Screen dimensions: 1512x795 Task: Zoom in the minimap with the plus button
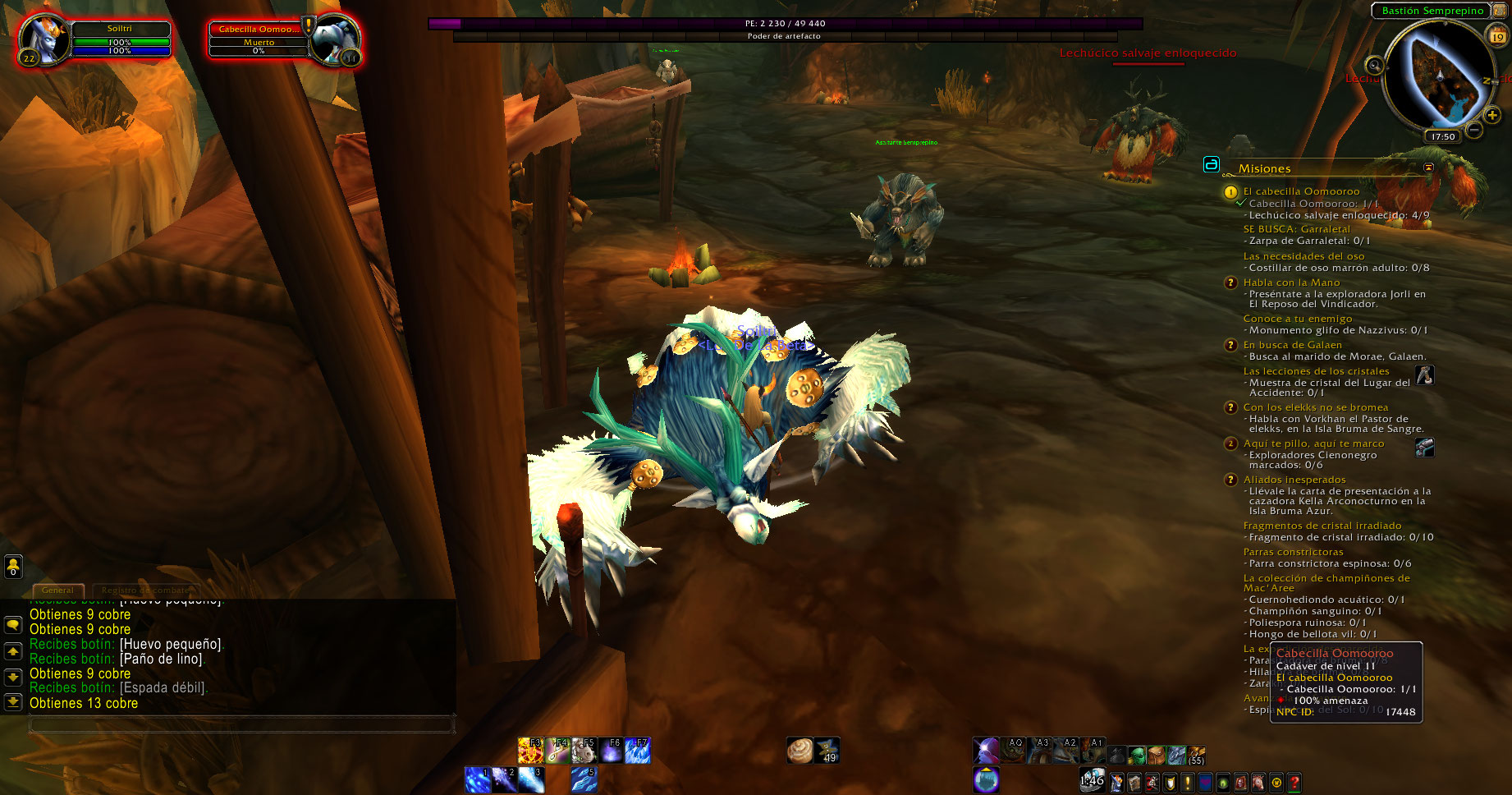(1492, 115)
